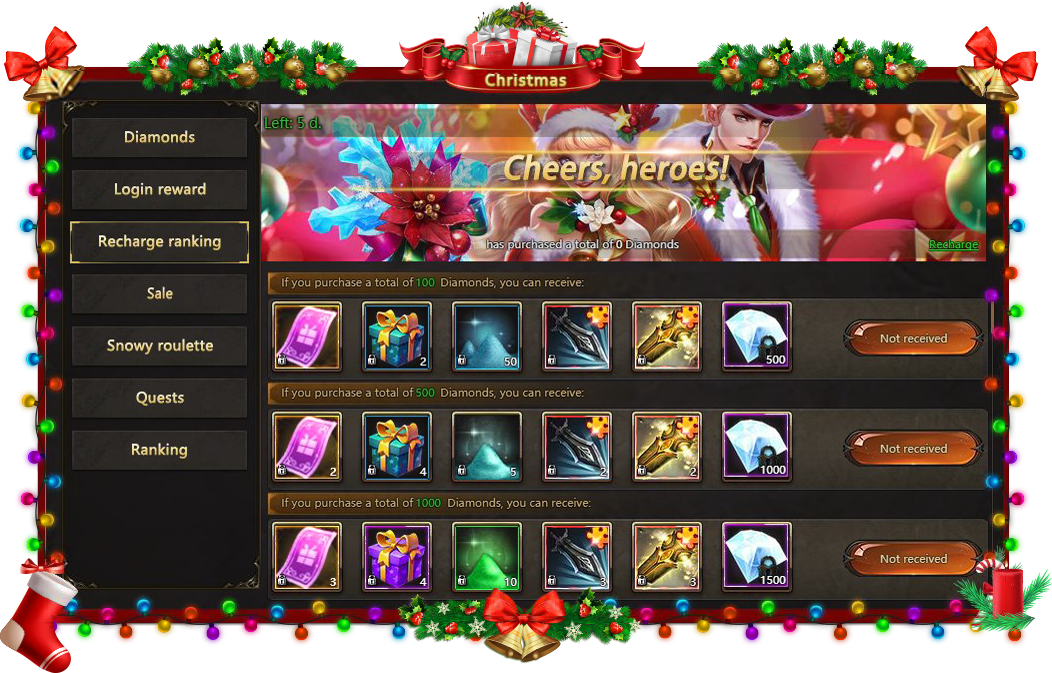The width and height of the screenshot is (1052, 673).
Task: Select the teal gift box with quantity 2
Action: coord(397,336)
